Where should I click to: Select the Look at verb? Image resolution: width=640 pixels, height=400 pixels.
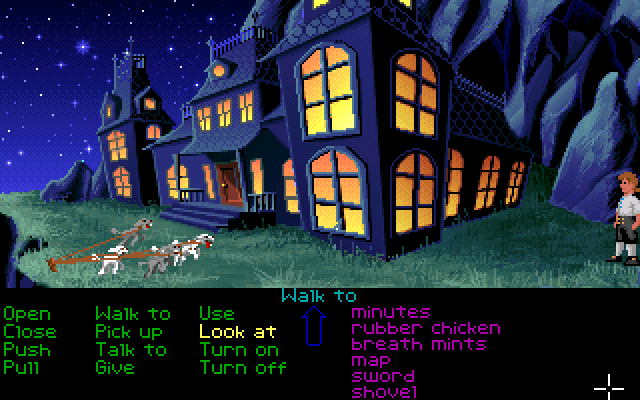point(238,332)
